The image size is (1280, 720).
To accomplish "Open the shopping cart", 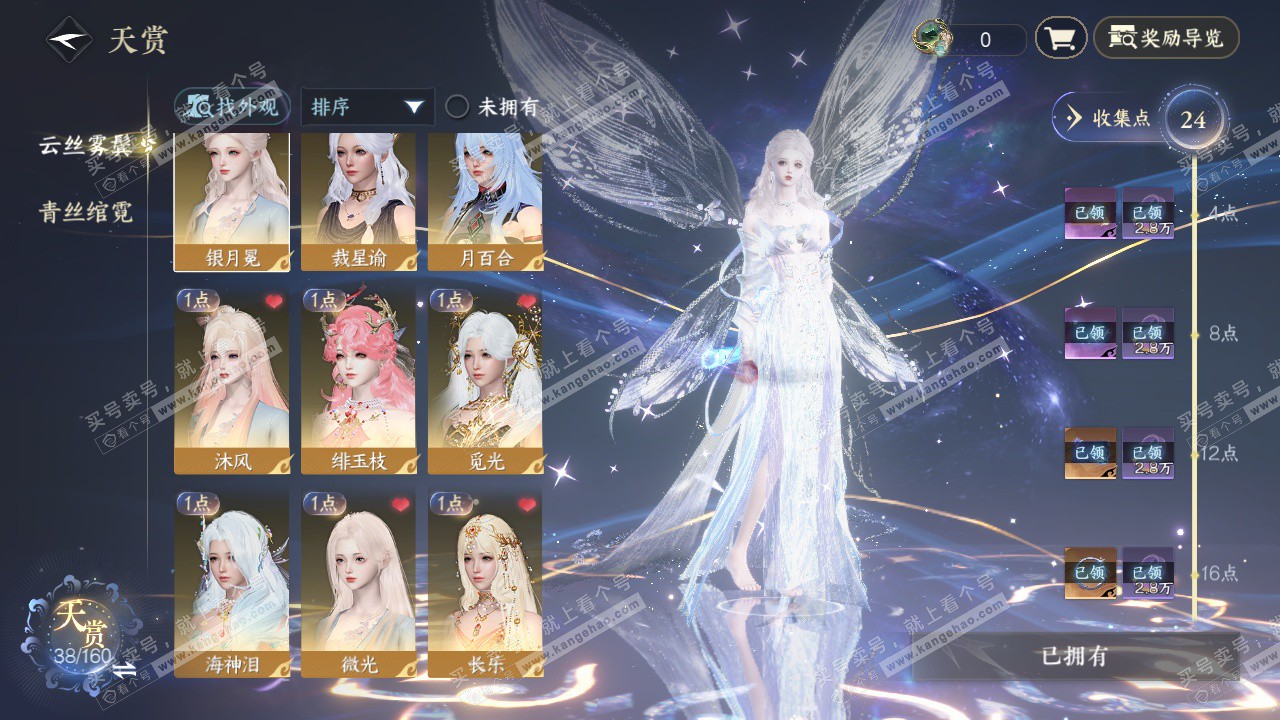I will [x=1060, y=39].
